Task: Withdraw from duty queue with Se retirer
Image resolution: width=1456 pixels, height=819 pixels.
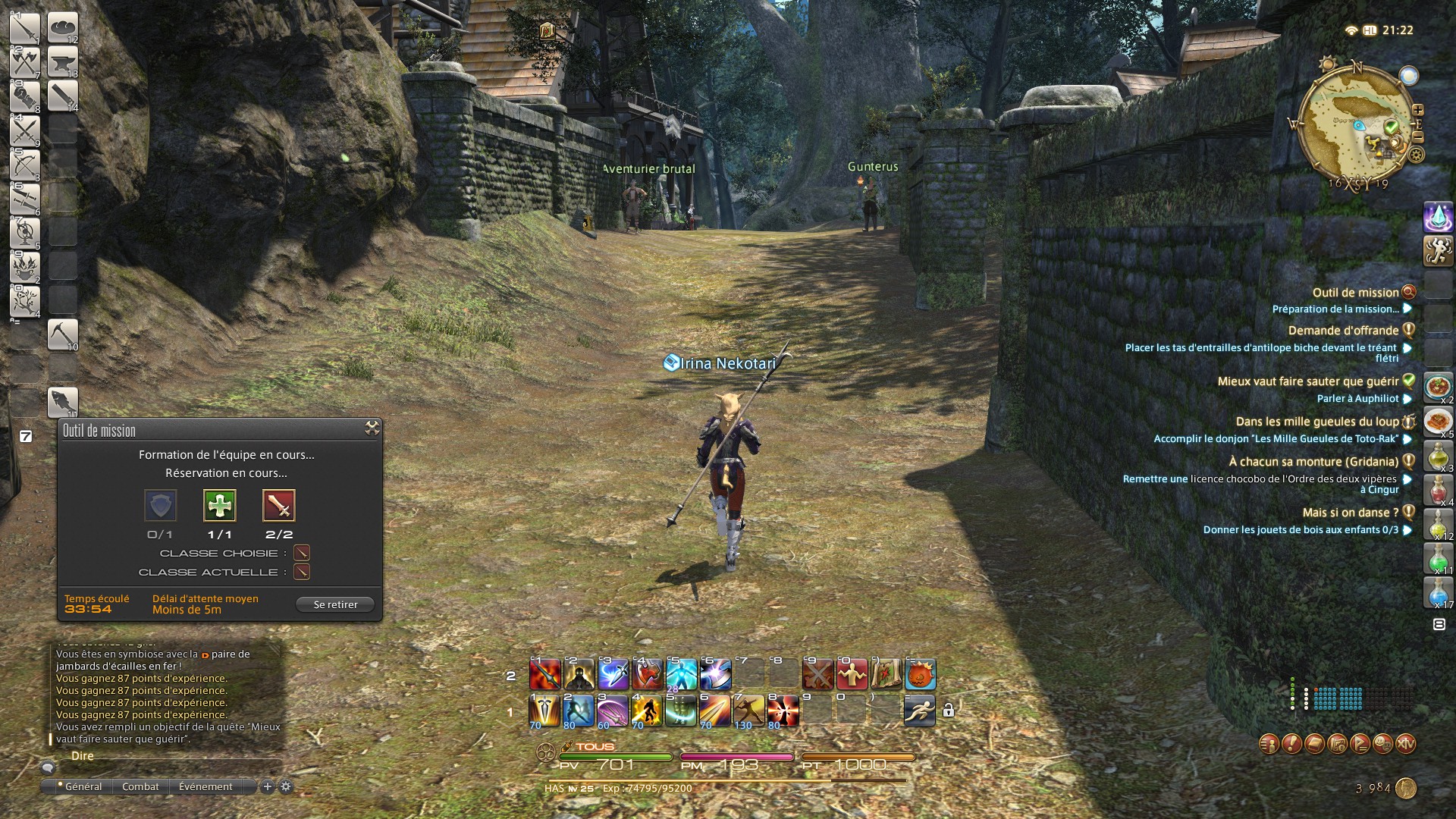Action: [x=335, y=604]
